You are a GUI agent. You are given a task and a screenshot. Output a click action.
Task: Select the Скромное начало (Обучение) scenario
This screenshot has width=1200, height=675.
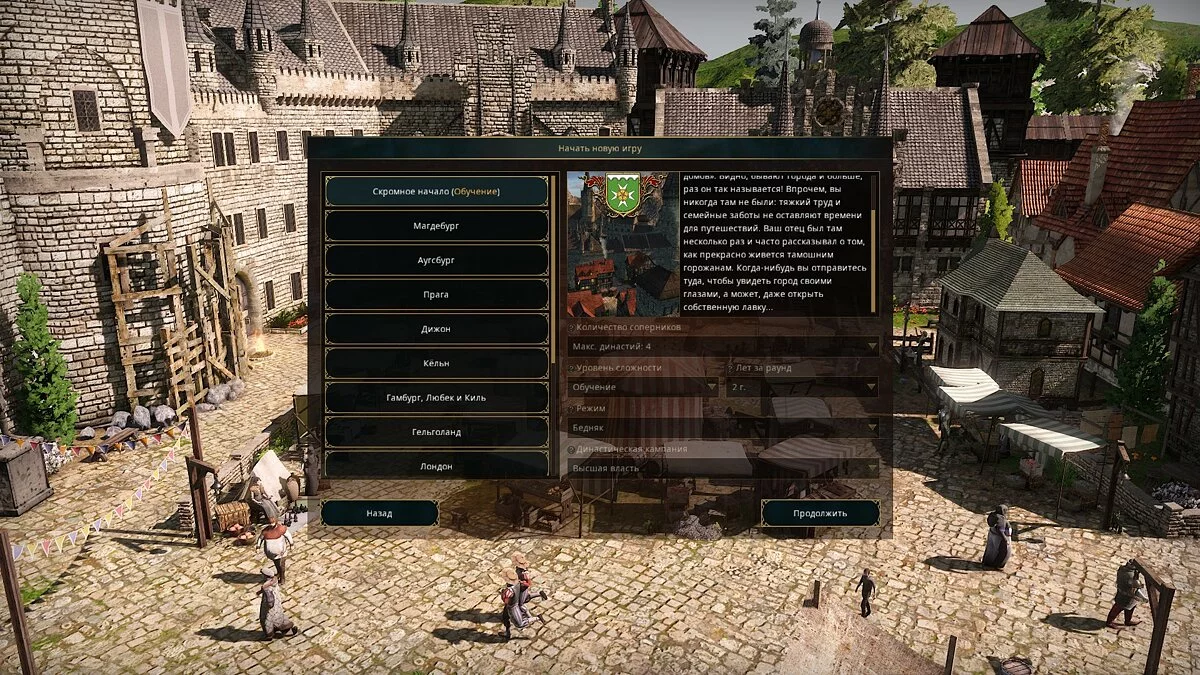[436, 191]
